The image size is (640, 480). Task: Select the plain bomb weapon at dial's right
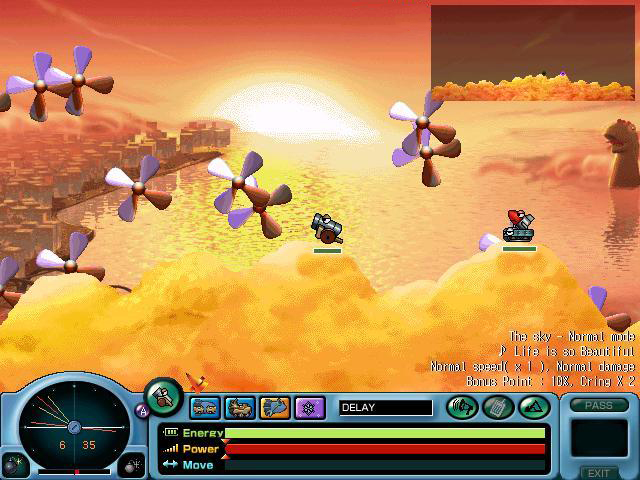pos(132,464)
